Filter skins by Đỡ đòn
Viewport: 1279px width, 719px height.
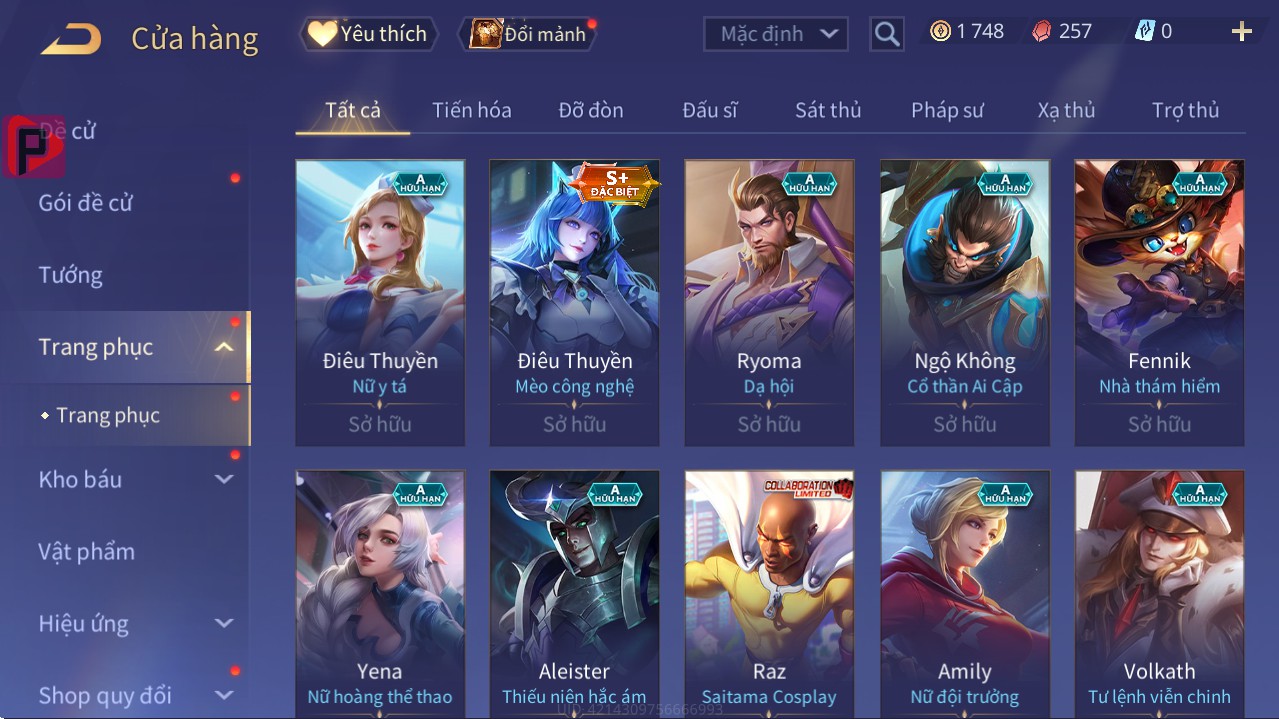[x=590, y=110]
